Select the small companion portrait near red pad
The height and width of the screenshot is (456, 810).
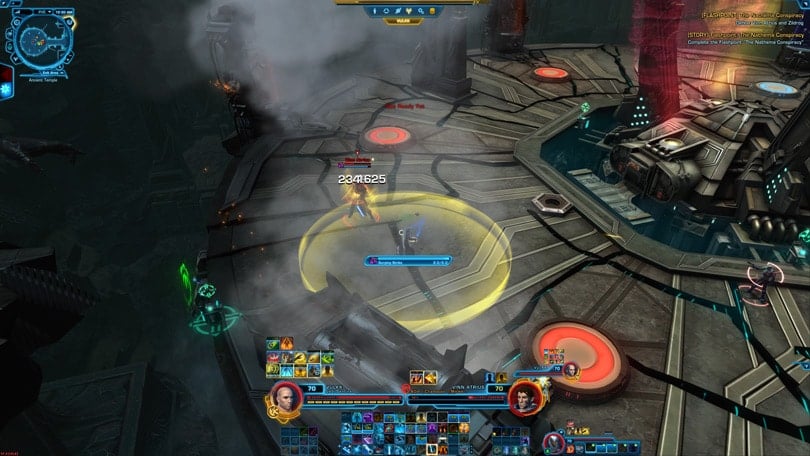tap(570, 369)
